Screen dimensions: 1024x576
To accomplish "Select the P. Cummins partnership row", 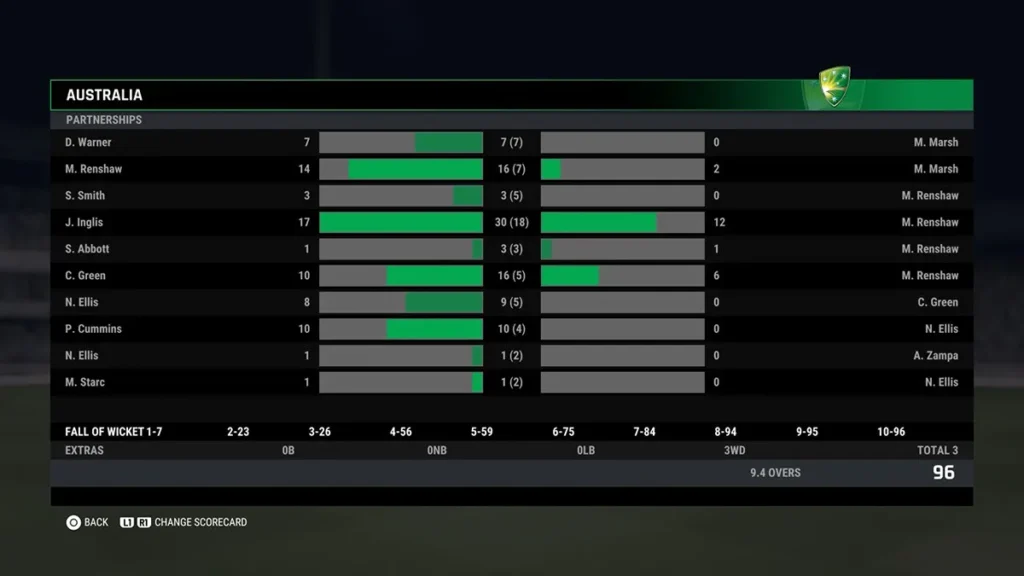I will 511,329.
